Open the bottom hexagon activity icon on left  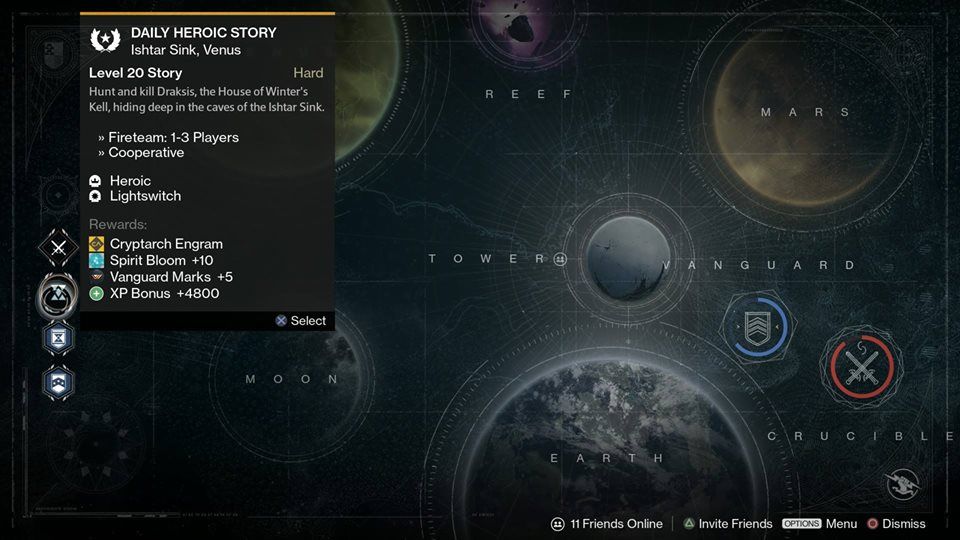tap(56, 381)
